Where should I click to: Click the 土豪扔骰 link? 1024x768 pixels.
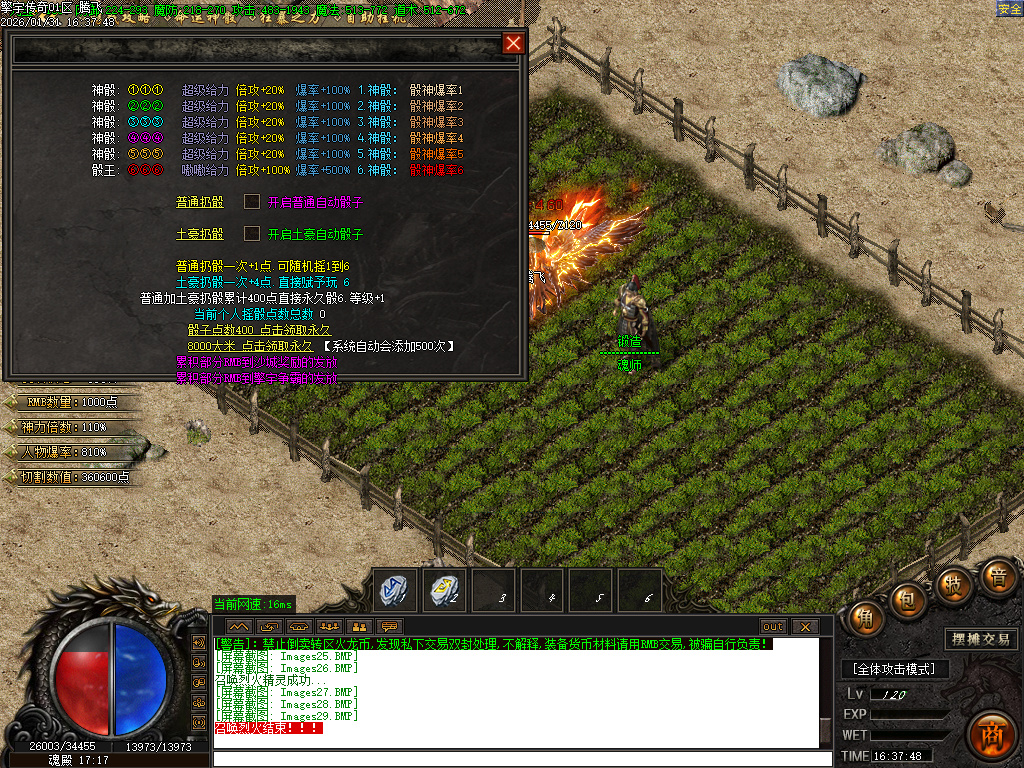[x=200, y=234]
